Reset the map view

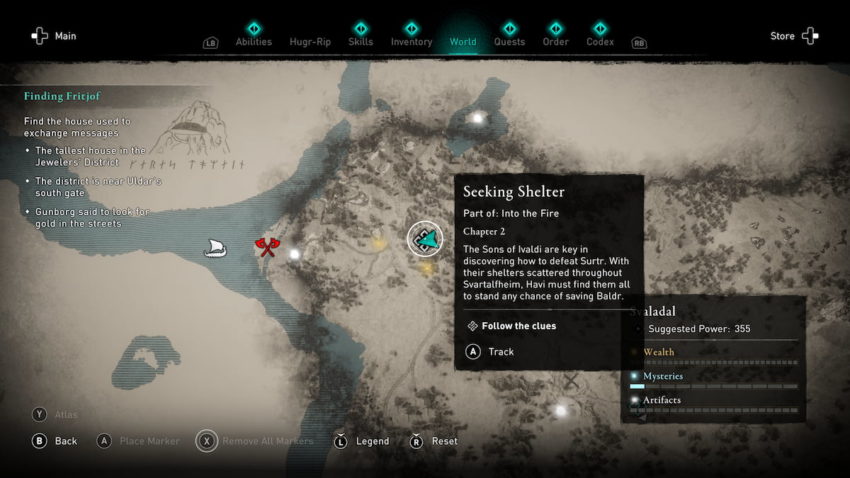435,441
